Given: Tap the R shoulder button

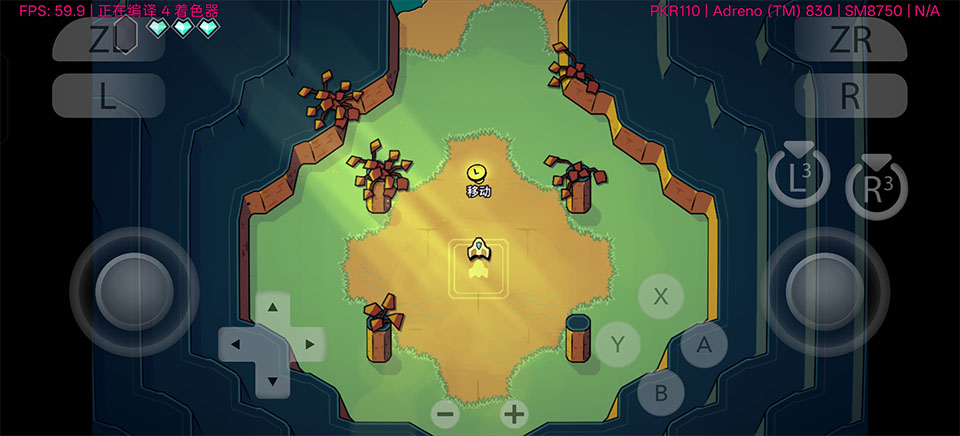Looking at the screenshot, I should point(850,95).
